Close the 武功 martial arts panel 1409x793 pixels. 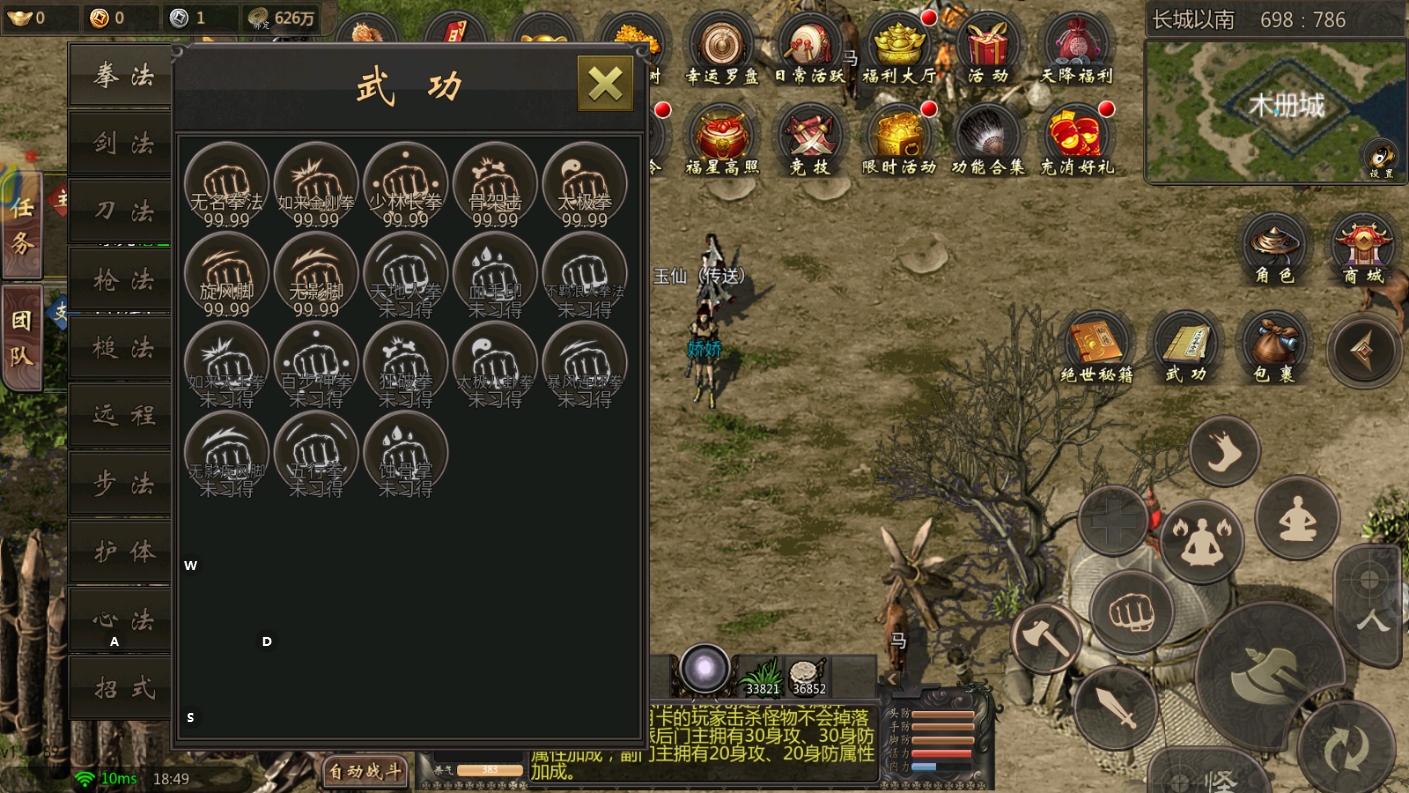click(605, 83)
